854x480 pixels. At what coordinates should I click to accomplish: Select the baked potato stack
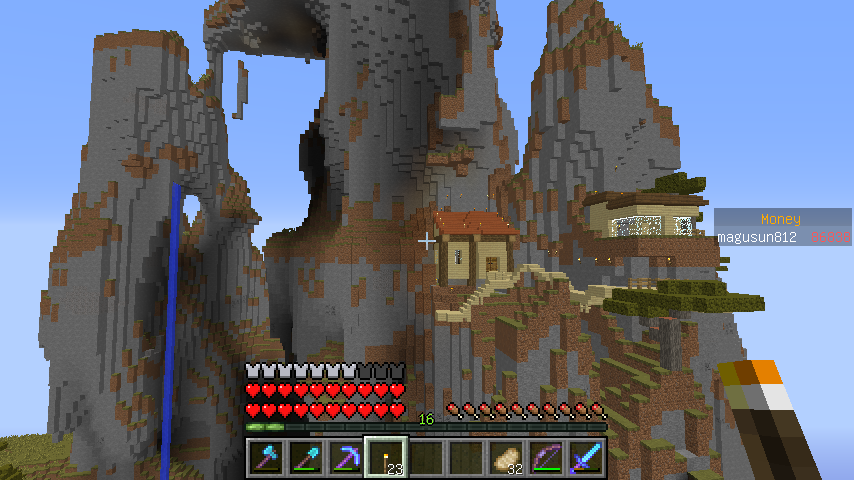[506, 458]
